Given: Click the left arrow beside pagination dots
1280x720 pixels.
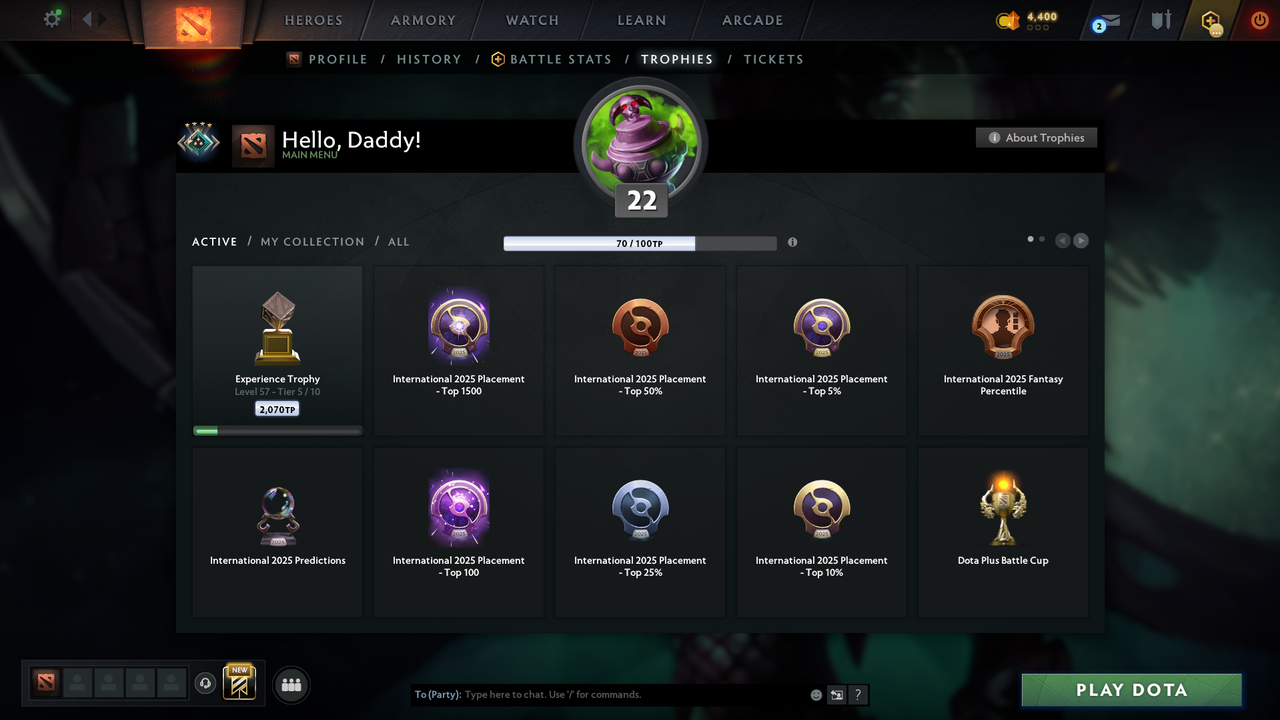Looking at the screenshot, I should click(x=1062, y=240).
